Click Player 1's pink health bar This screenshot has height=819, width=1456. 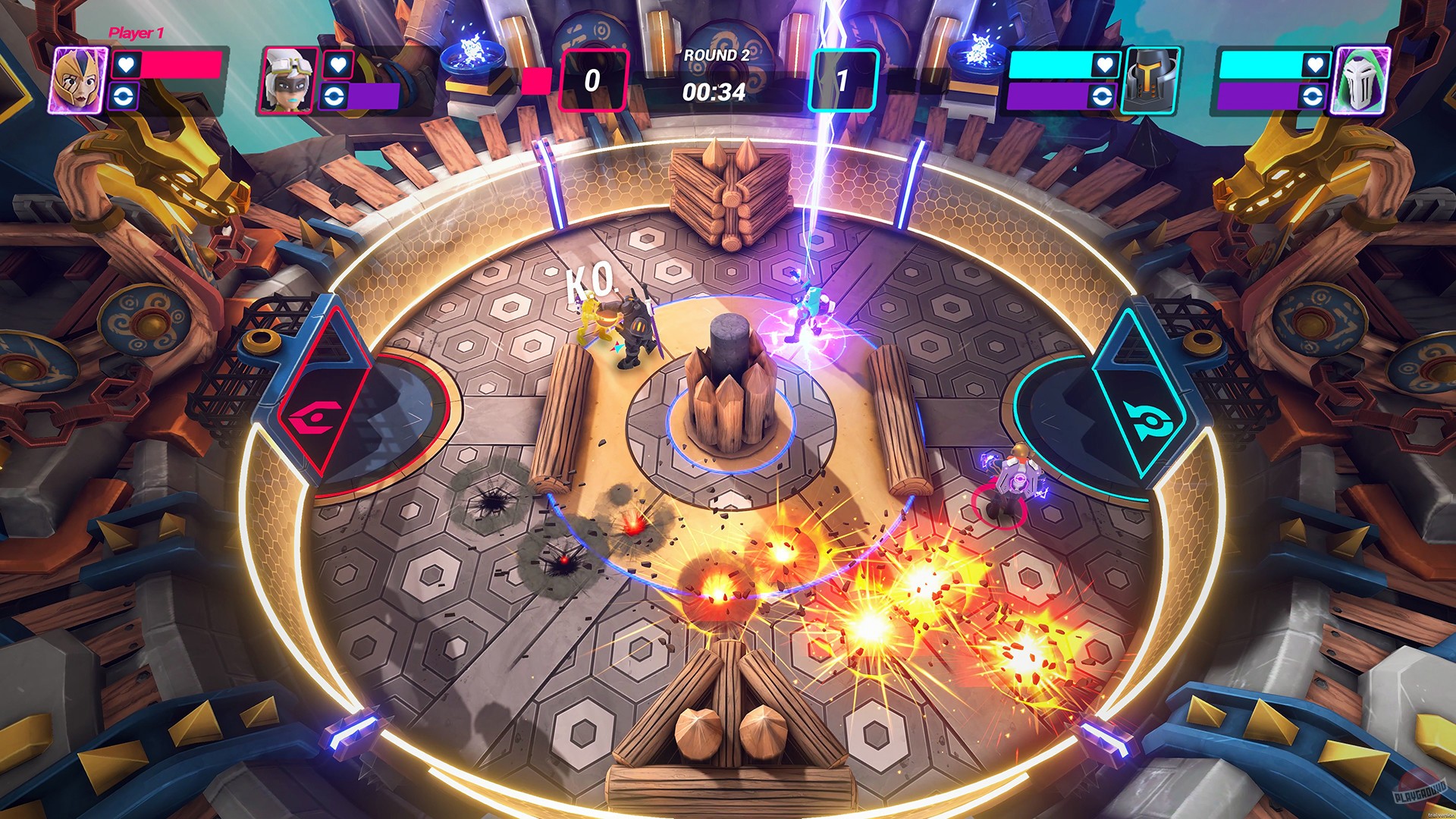[182, 65]
